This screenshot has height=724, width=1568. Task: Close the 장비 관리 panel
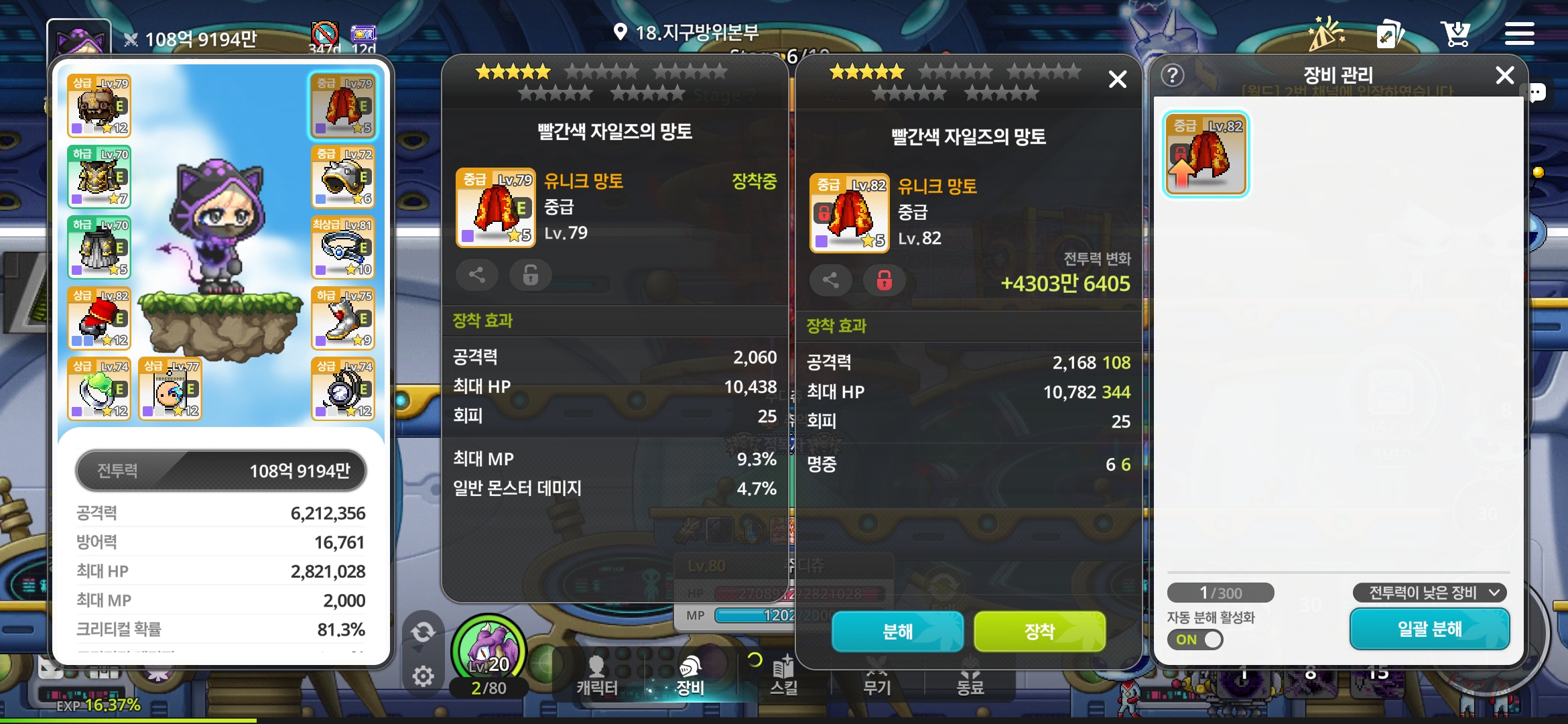pos(1505,75)
